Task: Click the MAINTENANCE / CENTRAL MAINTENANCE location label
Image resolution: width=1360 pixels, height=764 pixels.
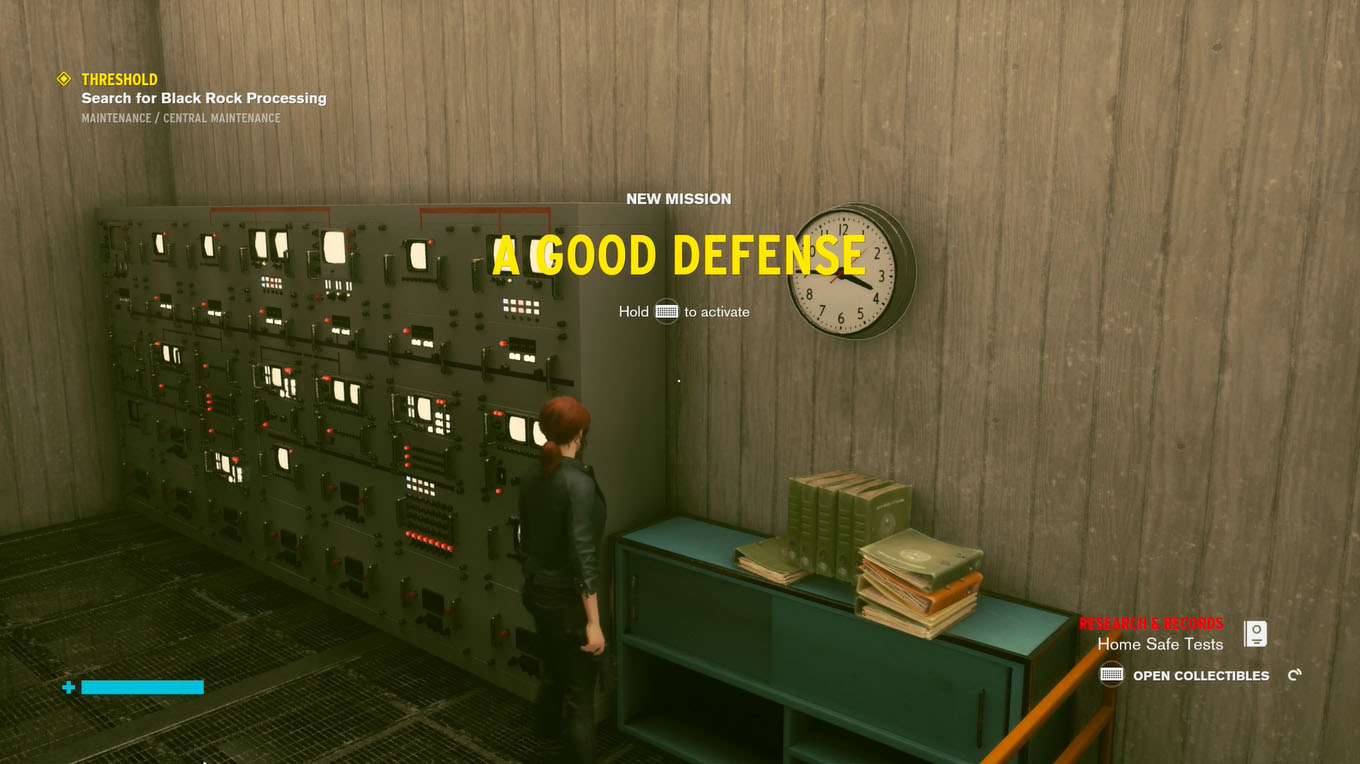Action: (x=180, y=117)
